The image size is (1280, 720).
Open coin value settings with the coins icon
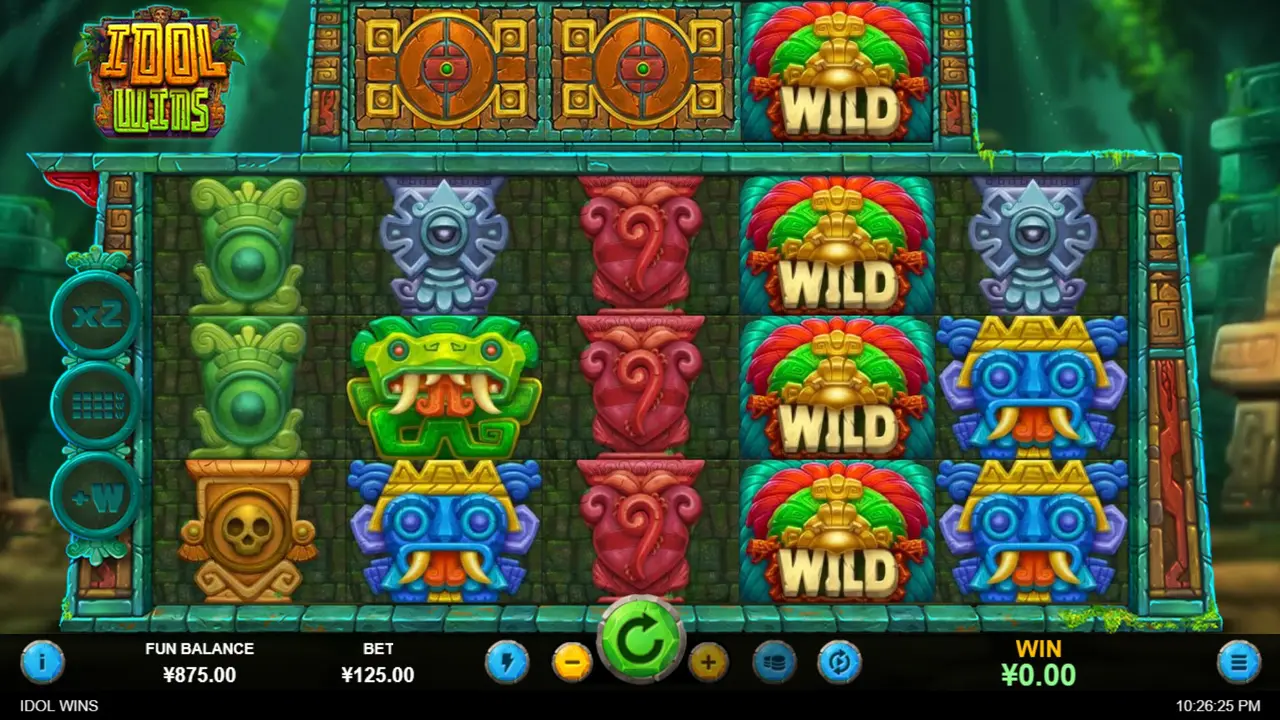click(775, 661)
